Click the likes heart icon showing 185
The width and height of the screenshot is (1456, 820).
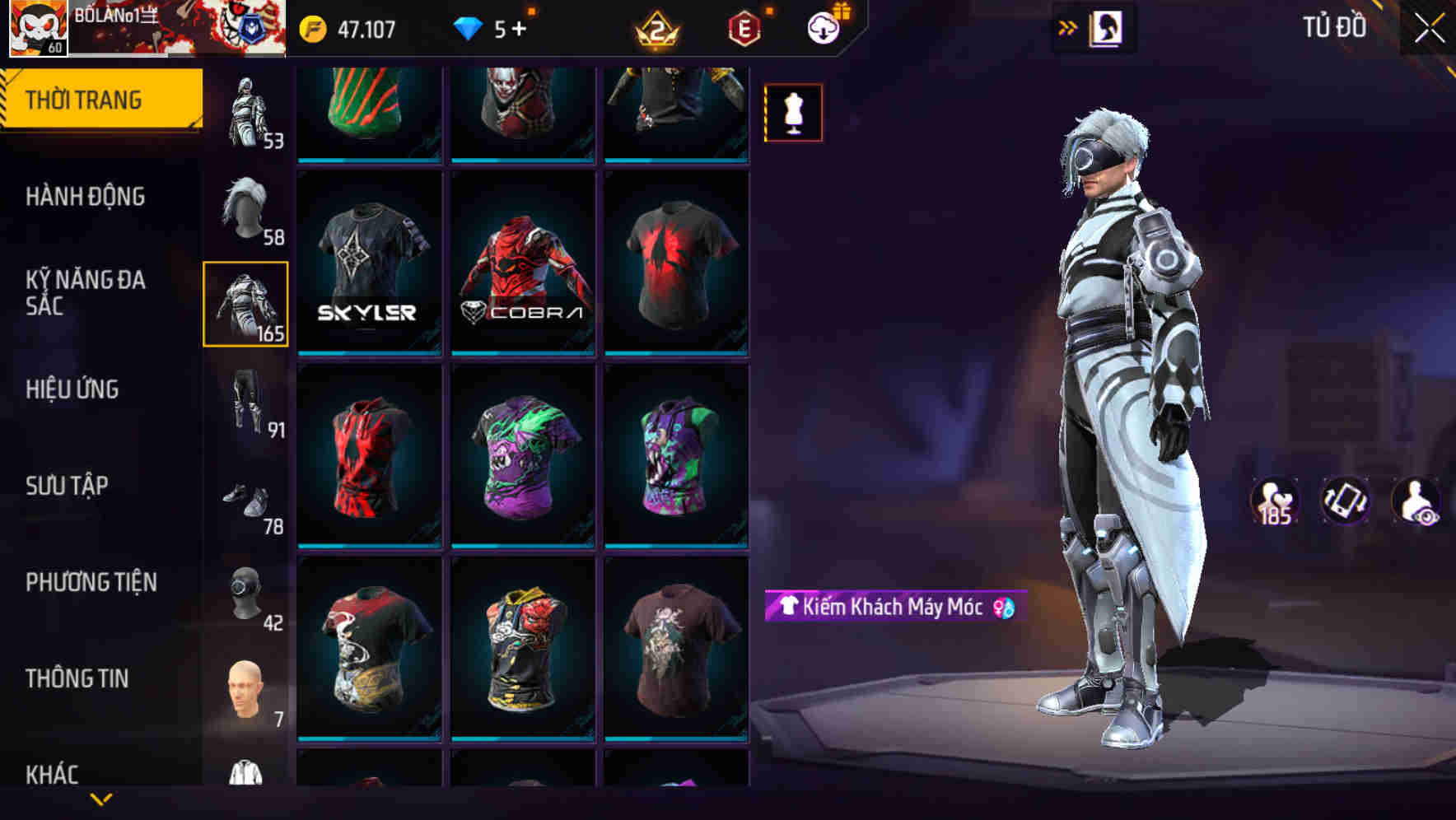click(1276, 502)
